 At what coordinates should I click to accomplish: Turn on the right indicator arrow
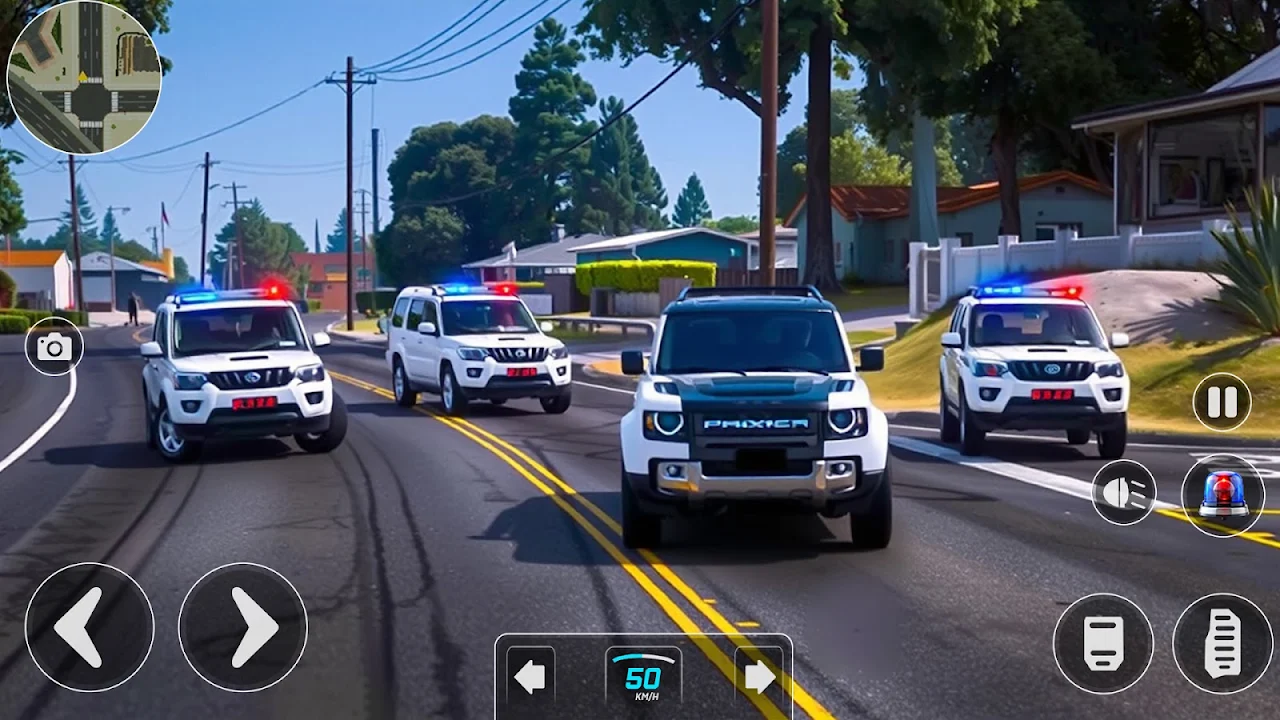click(760, 677)
